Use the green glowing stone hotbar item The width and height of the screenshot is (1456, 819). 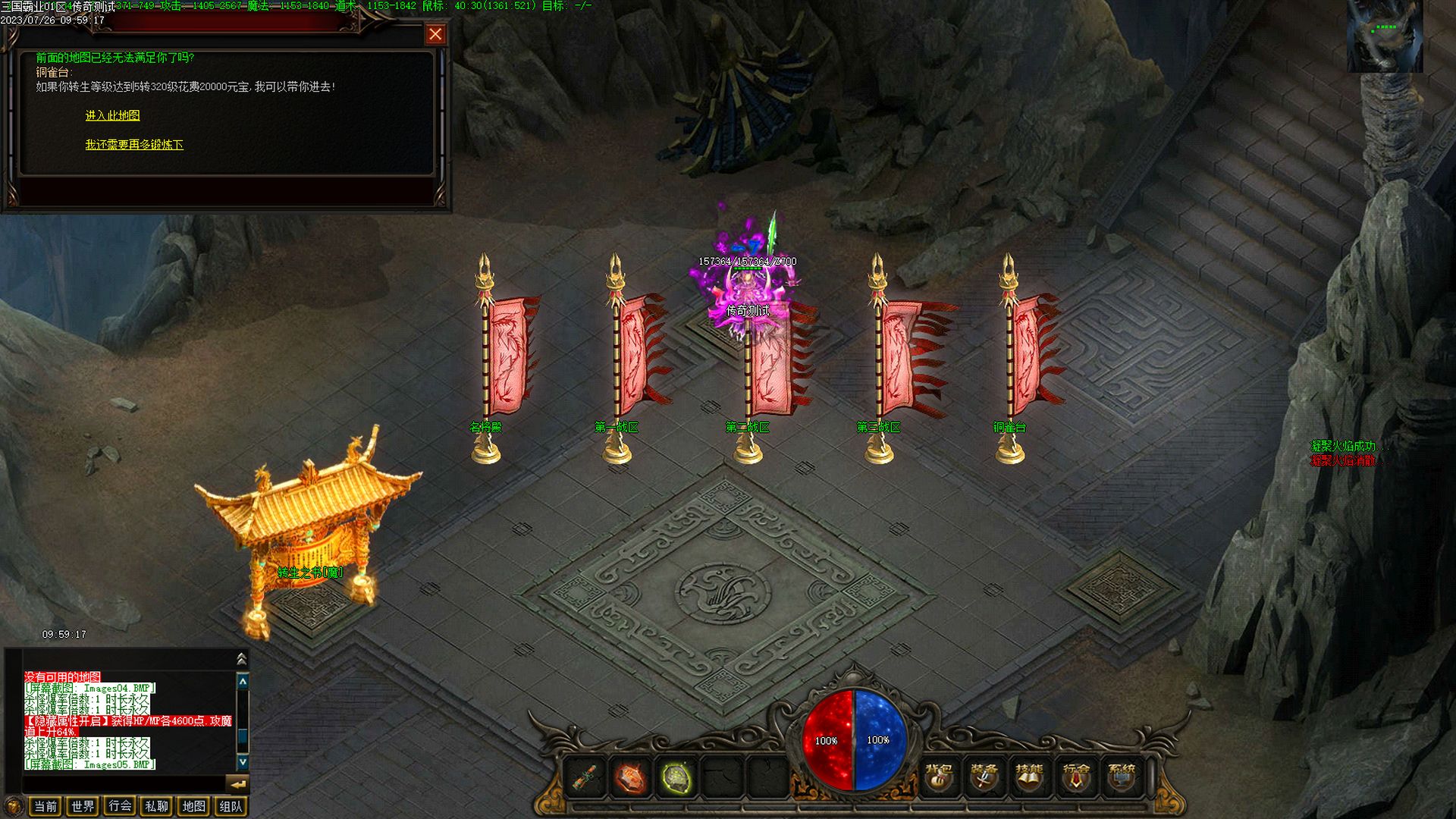pos(676,778)
